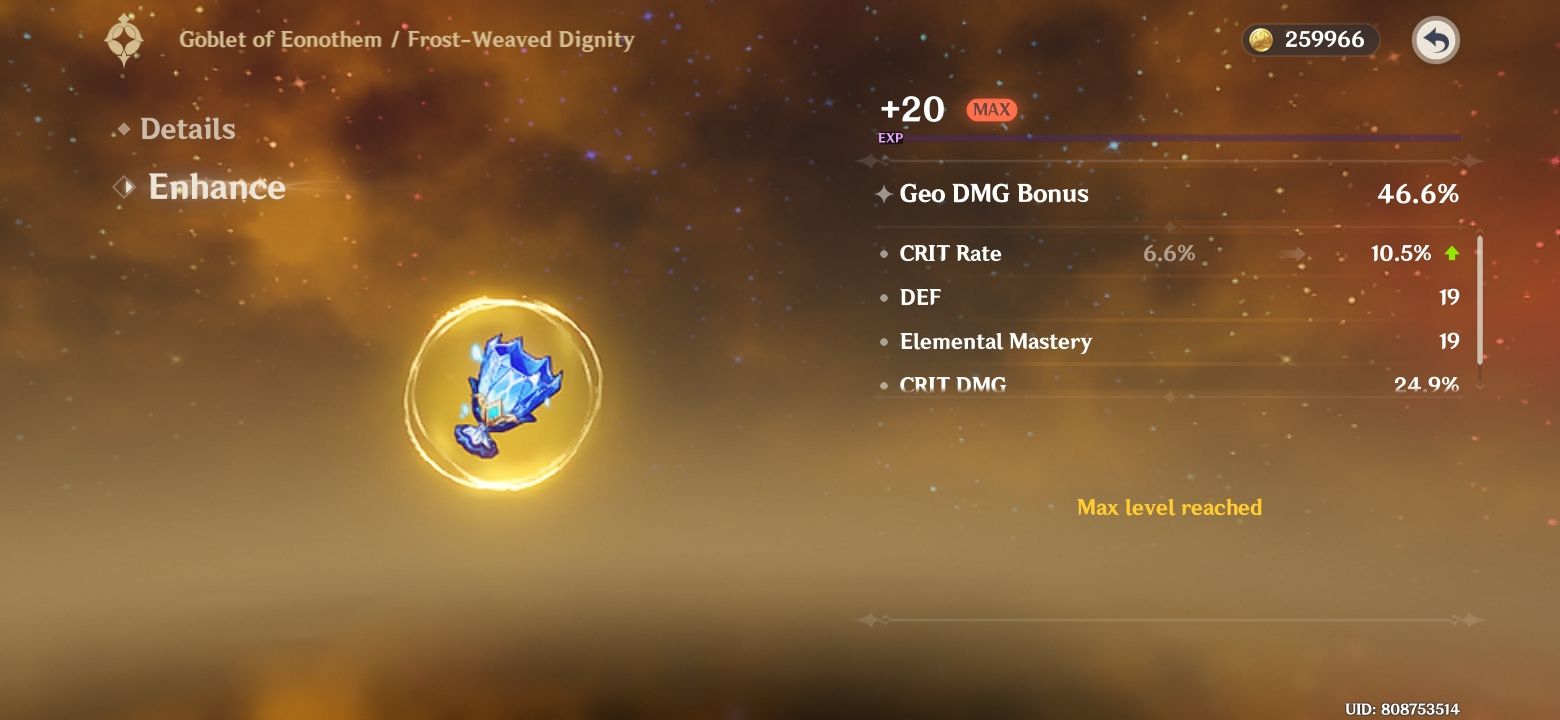Open the Mora coin currency icon
Image resolution: width=1560 pixels, height=720 pixels.
1265,40
